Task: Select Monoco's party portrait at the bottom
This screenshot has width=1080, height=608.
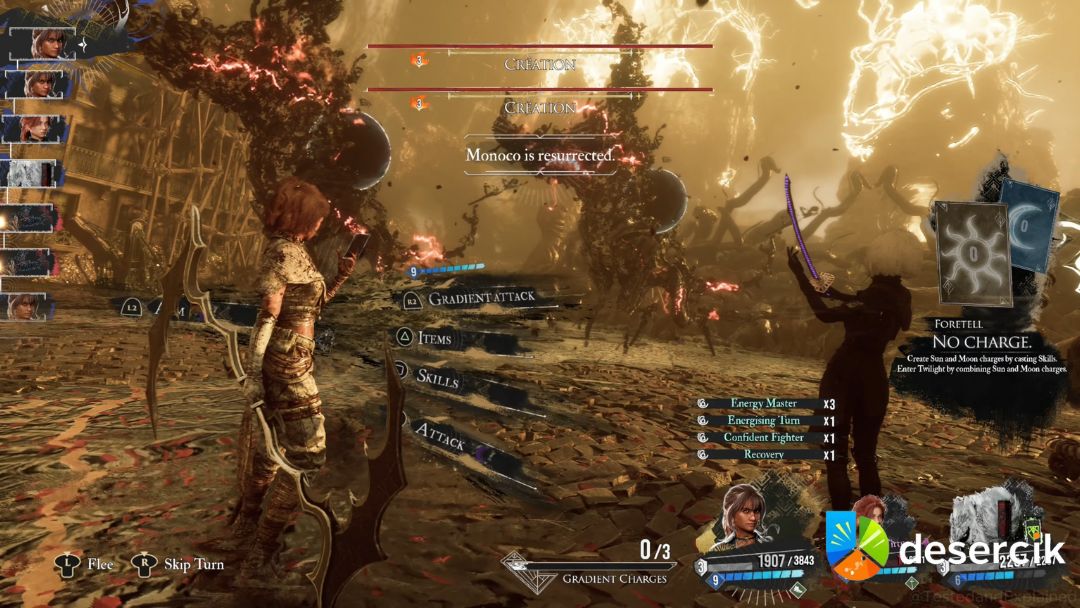Action: pyautogui.click(x=985, y=520)
